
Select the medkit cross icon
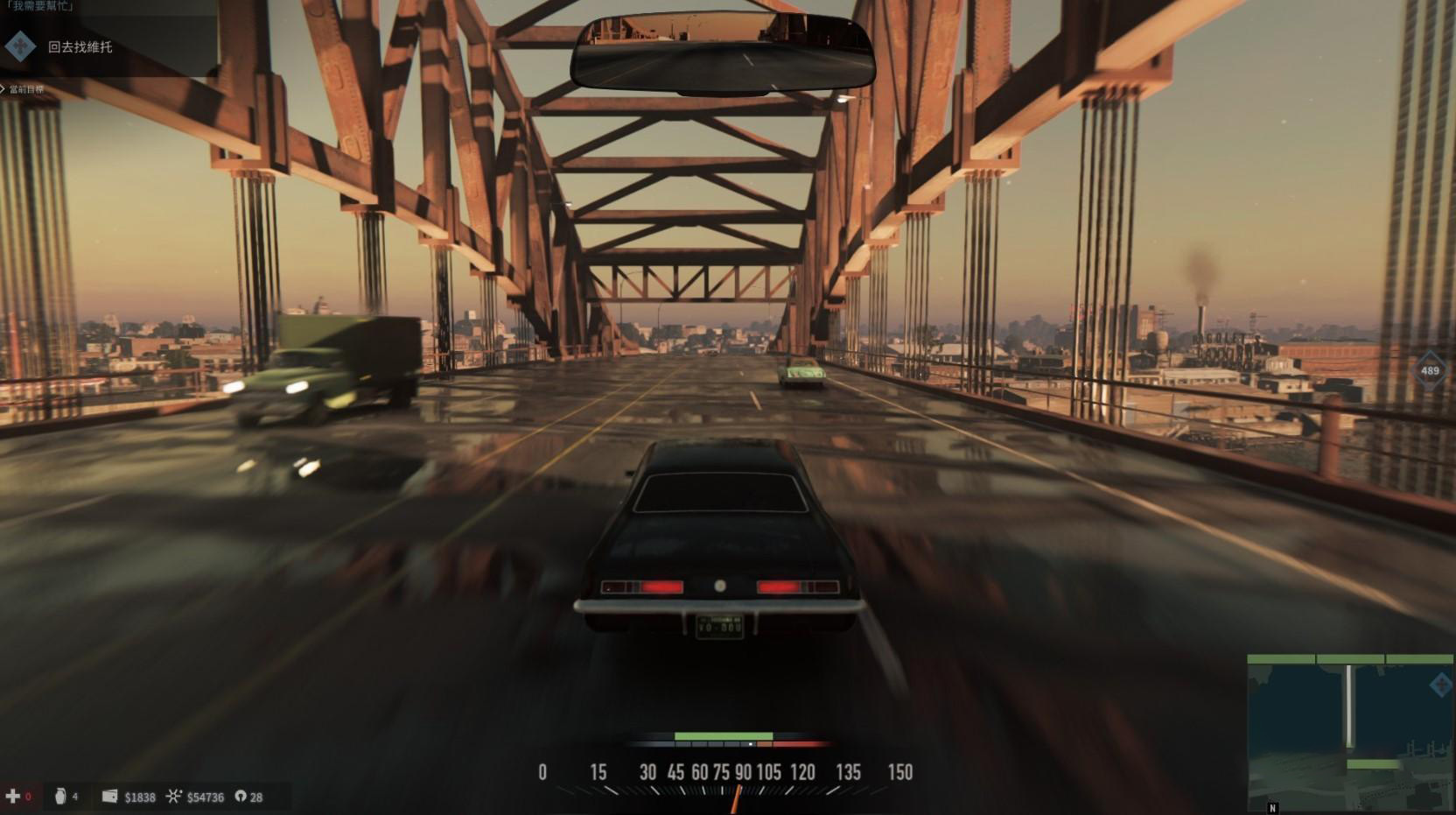click(13, 796)
